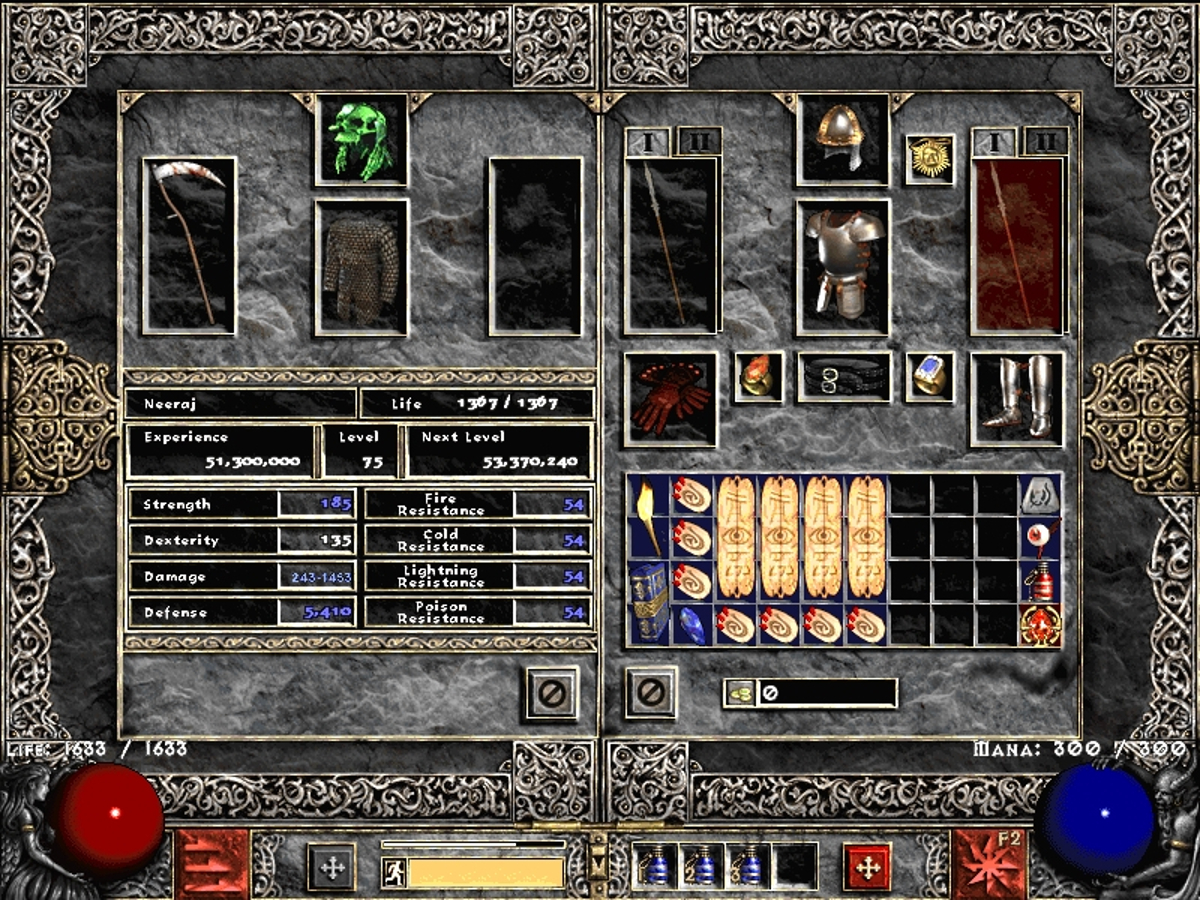Close the inventory panel with its cancel button

click(x=651, y=692)
